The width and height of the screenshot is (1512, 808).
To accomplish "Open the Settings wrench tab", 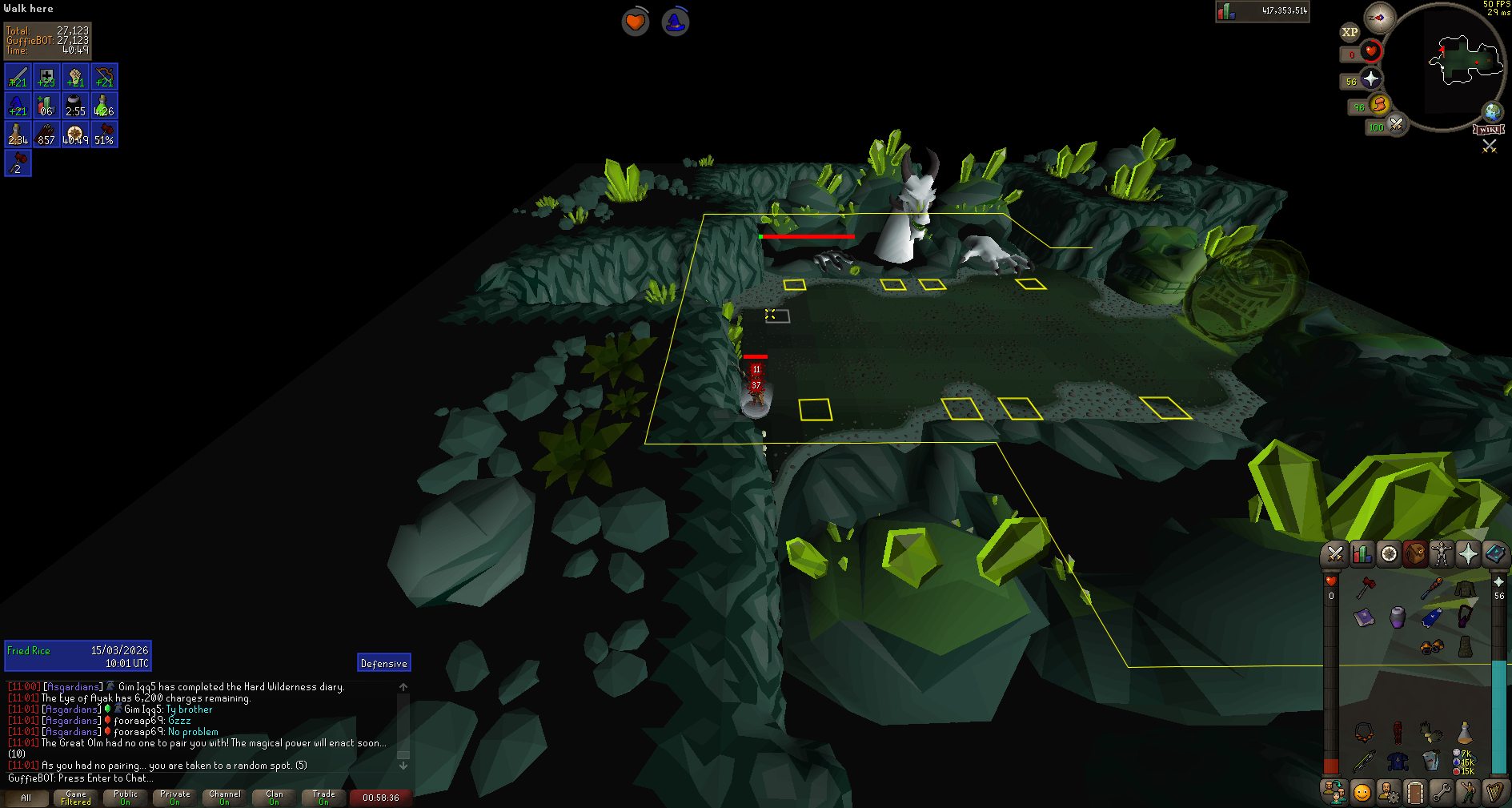I will [1442, 793].
